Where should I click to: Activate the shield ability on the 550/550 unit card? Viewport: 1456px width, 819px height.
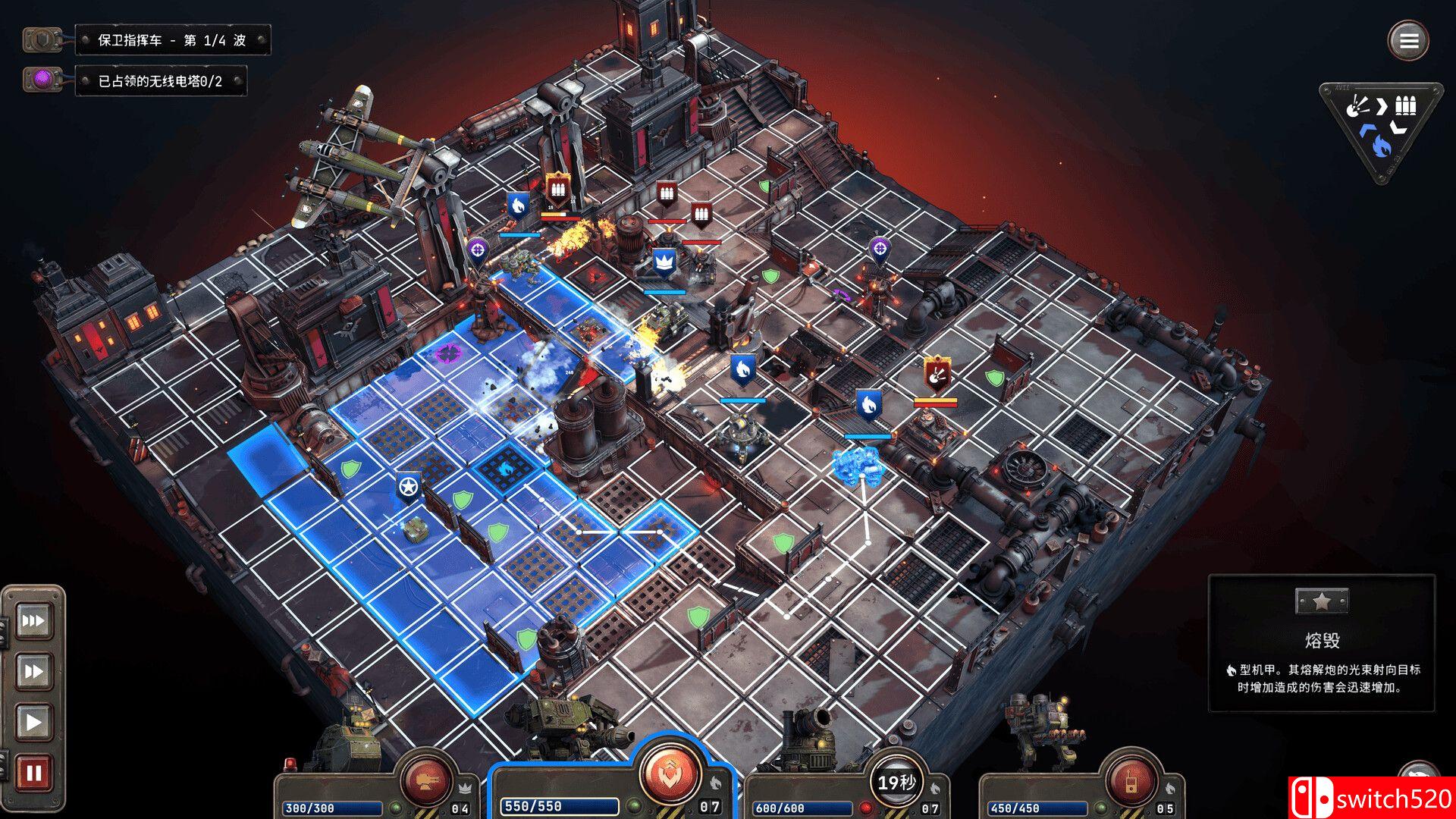click(669, 773)
